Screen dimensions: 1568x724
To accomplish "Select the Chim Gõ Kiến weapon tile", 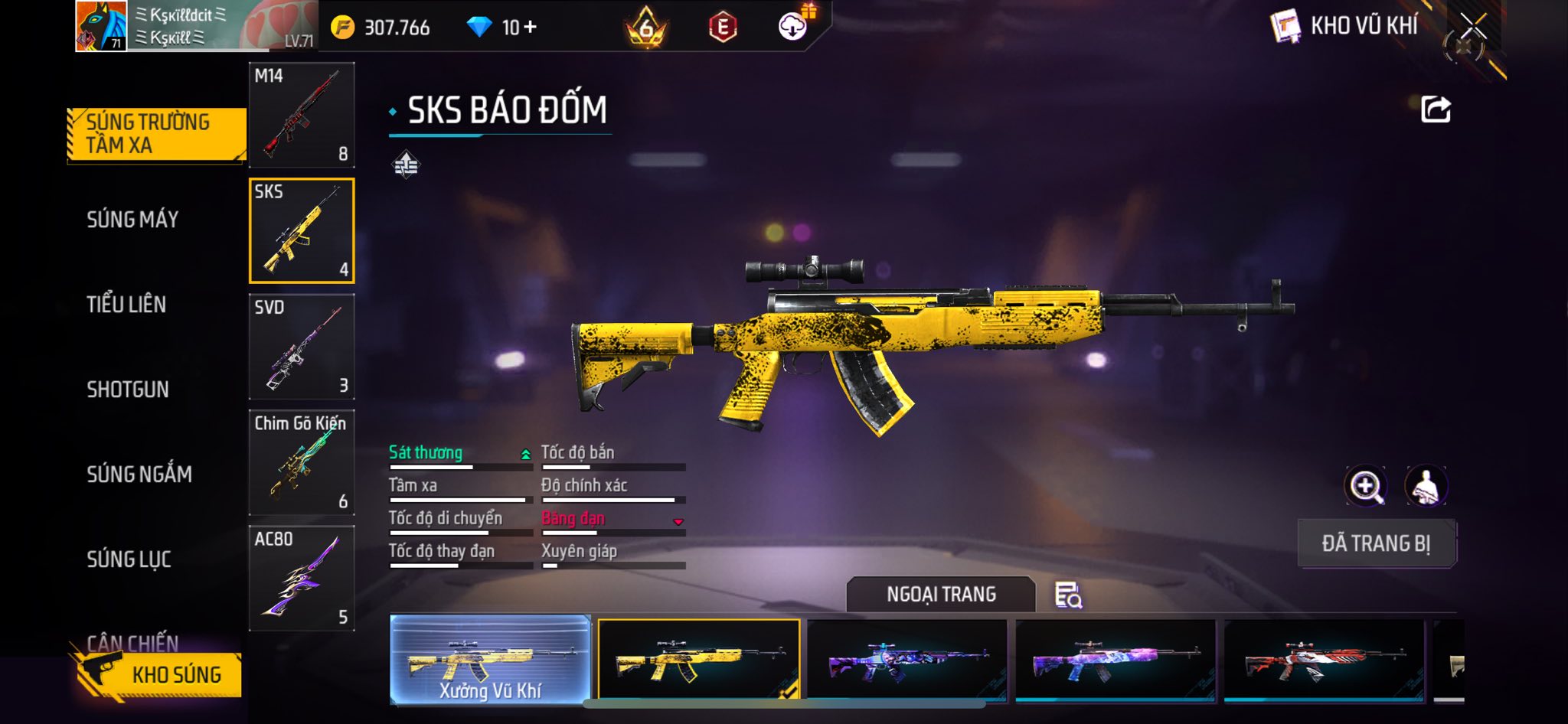I will 302,463.
